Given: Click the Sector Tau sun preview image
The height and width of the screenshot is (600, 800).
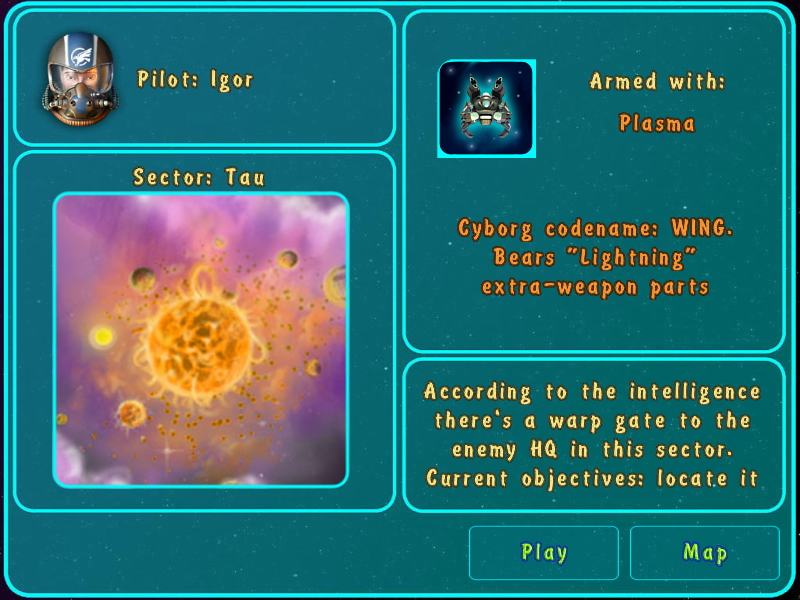Looking at the screenshot, I should pos(201,340).
